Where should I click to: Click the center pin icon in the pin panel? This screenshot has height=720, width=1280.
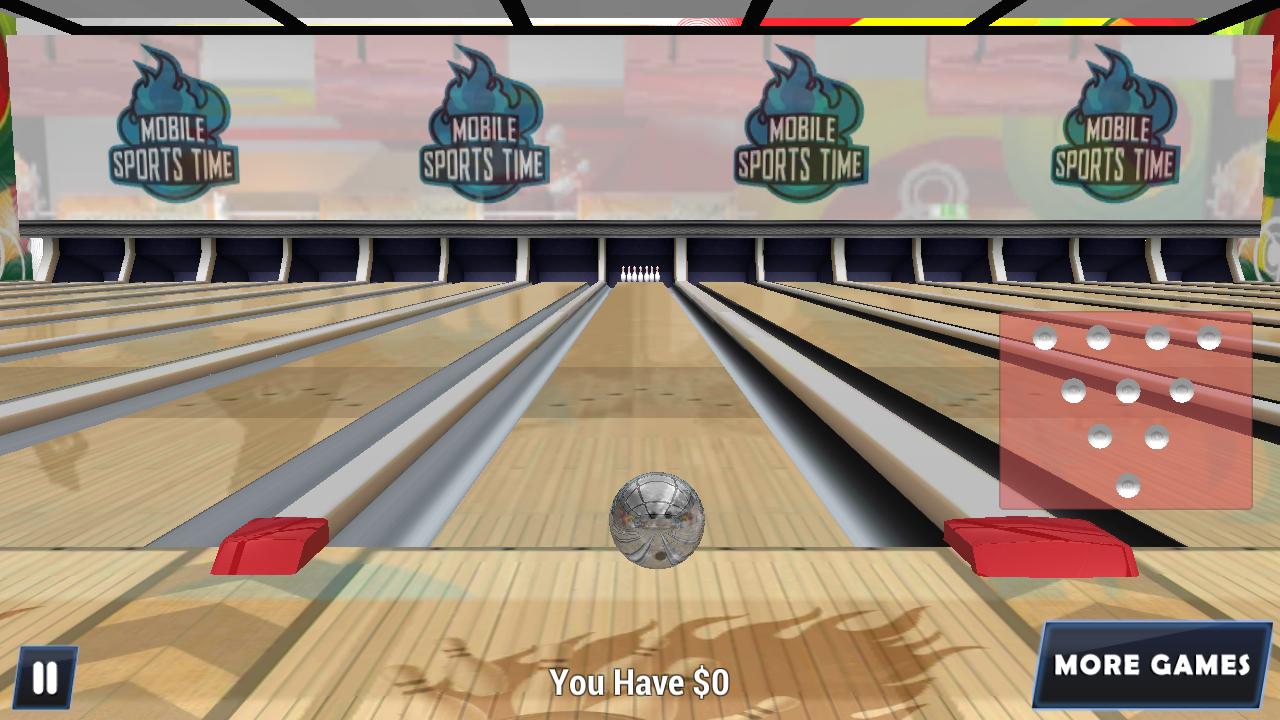click(1128, 390)
